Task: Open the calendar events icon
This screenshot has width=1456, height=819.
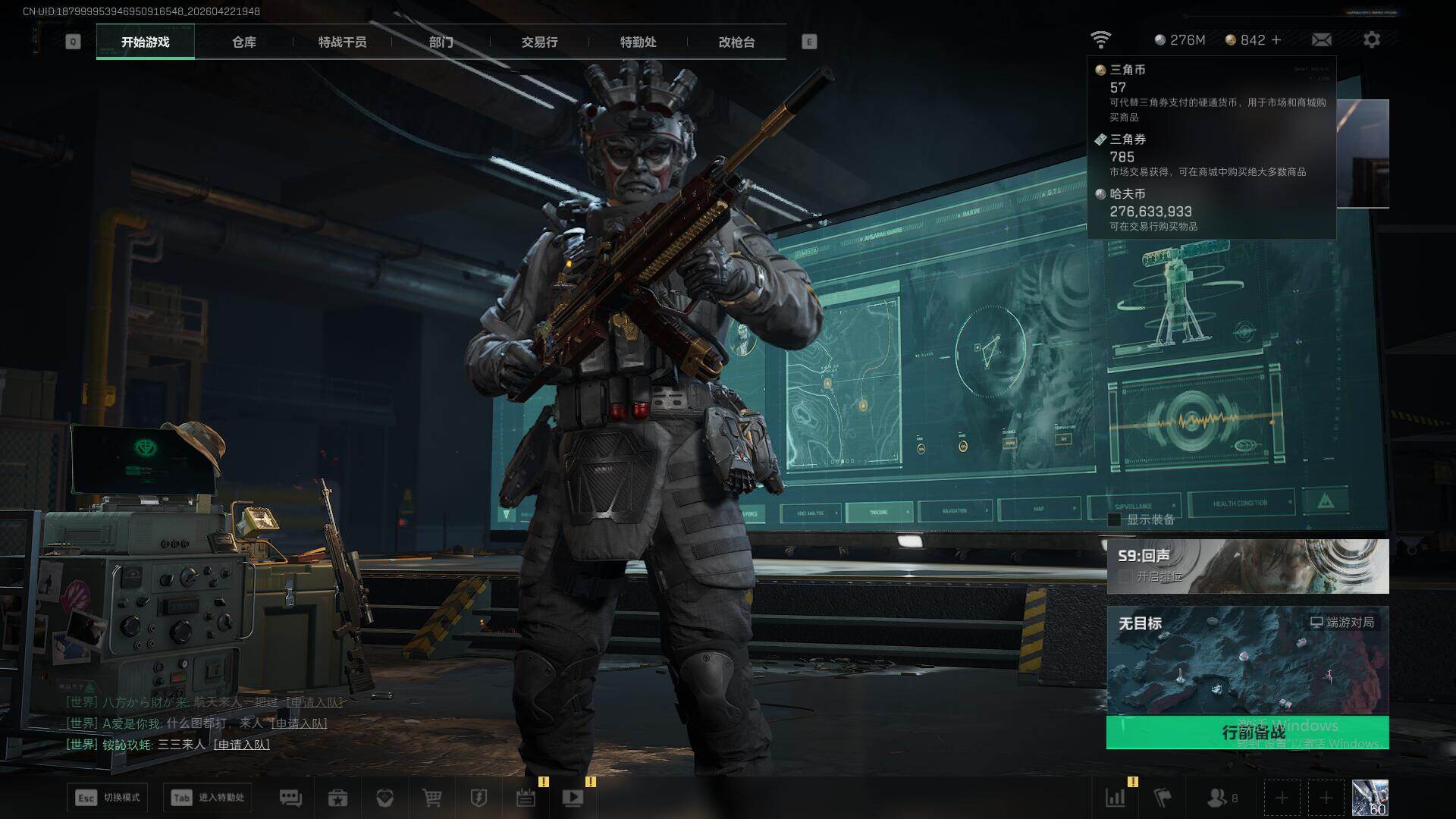Action: (x=526, y=798)
